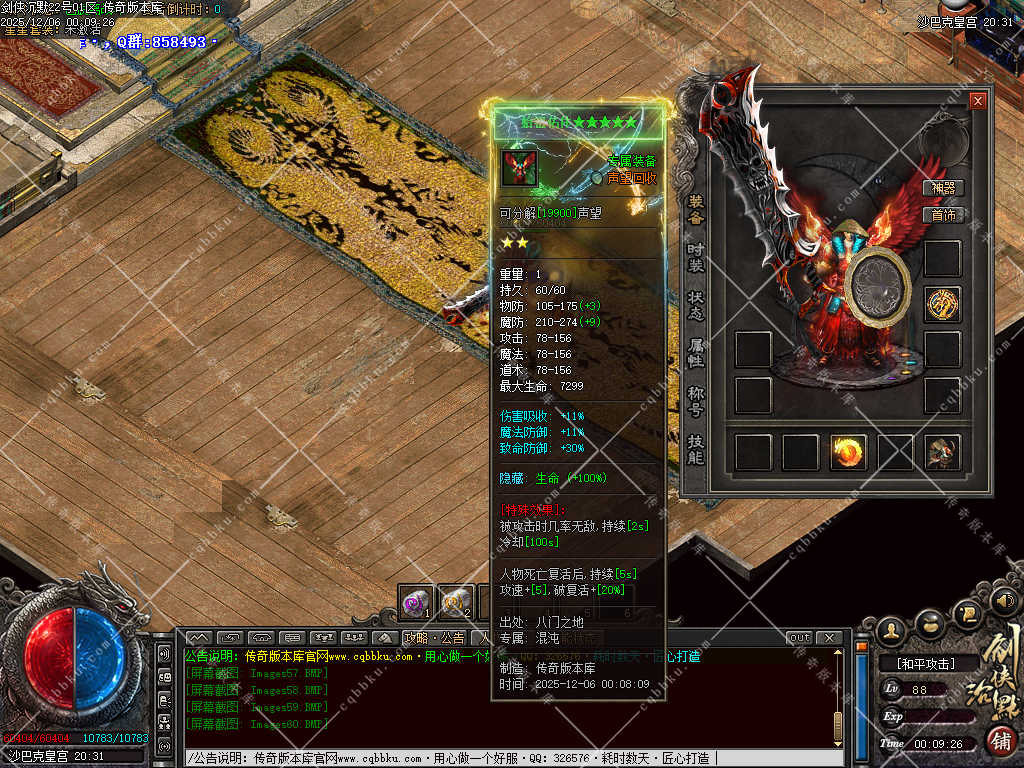The image size is (1024, 768).
Task: Switch to the 属性 attributes tab
Action: pos(696,352)
